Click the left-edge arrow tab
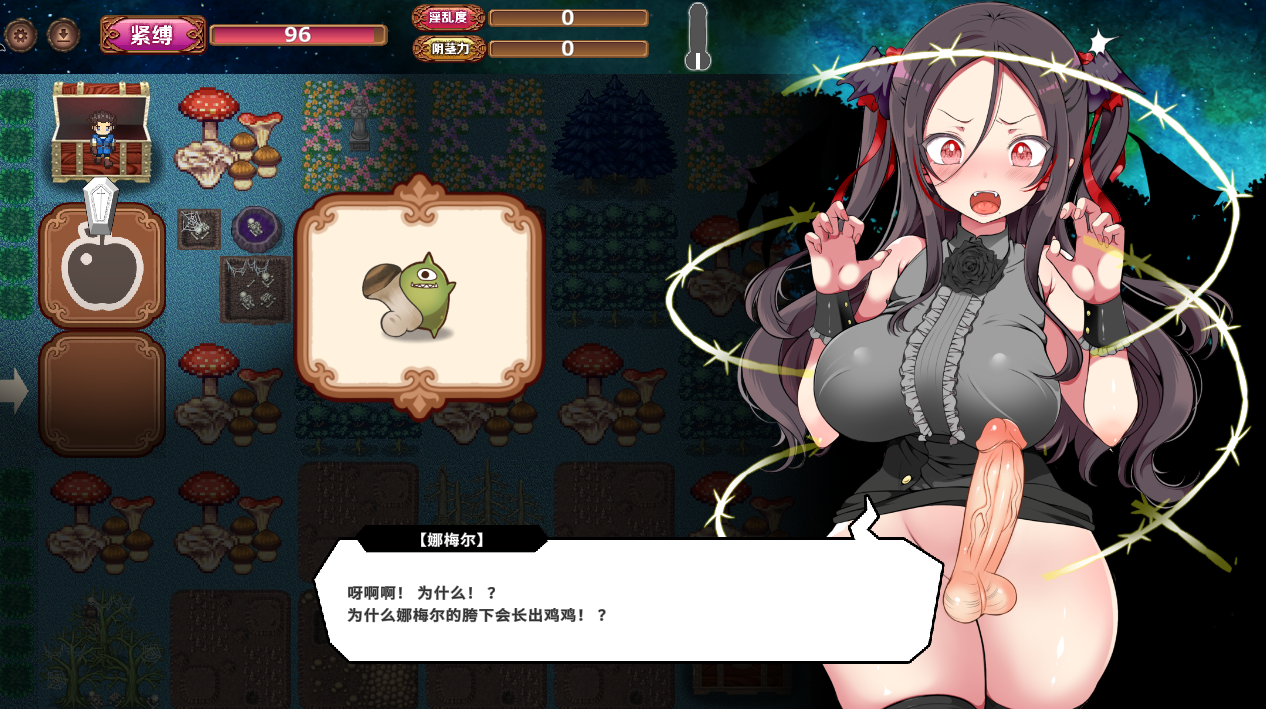 click(13, 390)
